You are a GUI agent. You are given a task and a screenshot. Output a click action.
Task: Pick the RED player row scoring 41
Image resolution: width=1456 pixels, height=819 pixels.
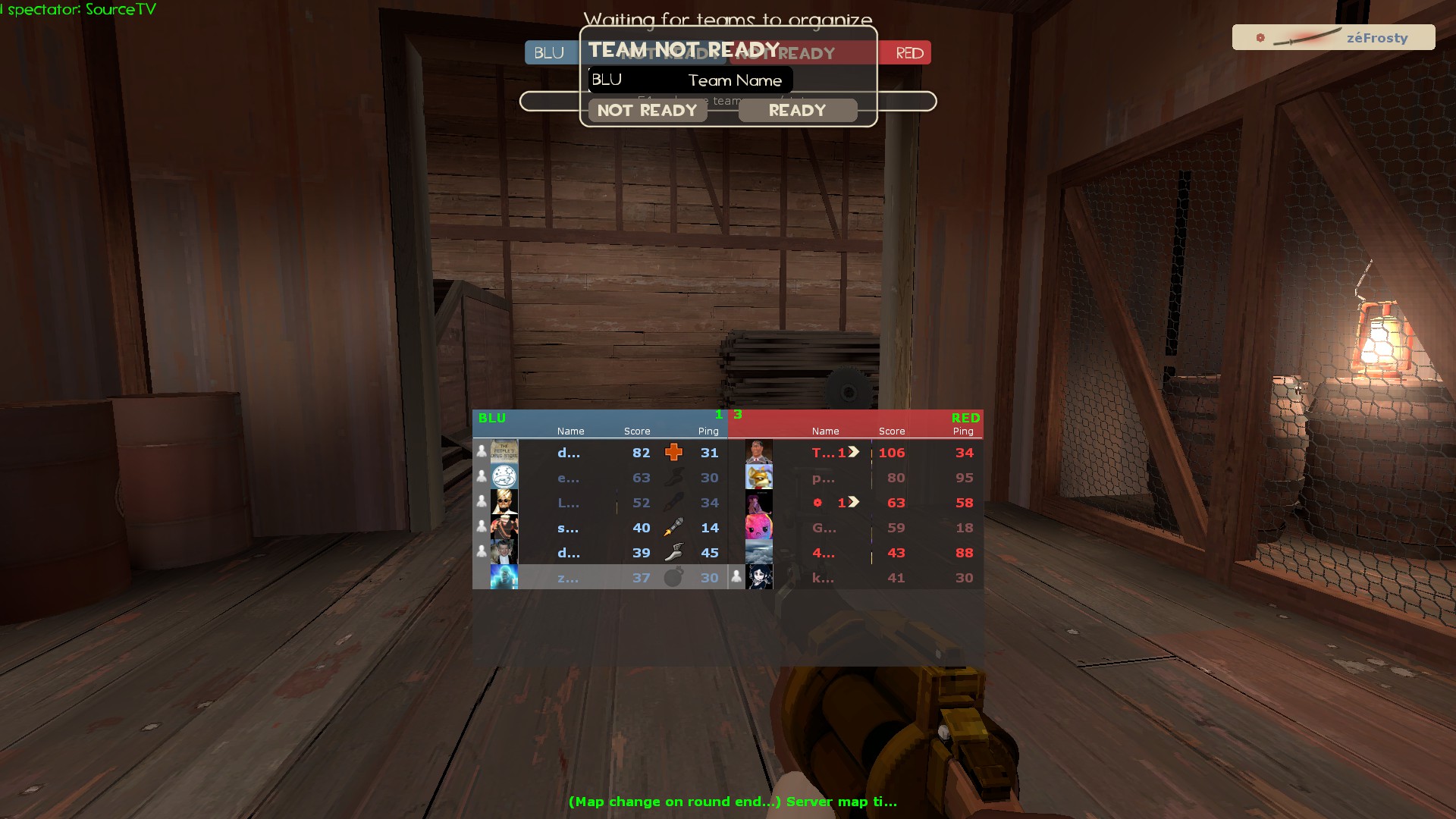857,578
